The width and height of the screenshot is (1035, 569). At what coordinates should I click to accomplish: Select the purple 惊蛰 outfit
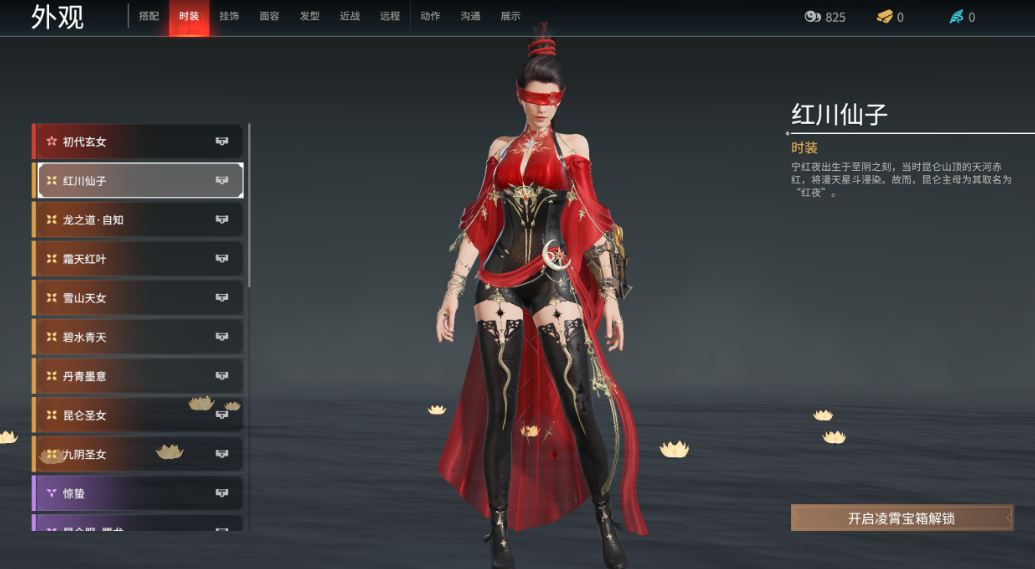[139, 493]
